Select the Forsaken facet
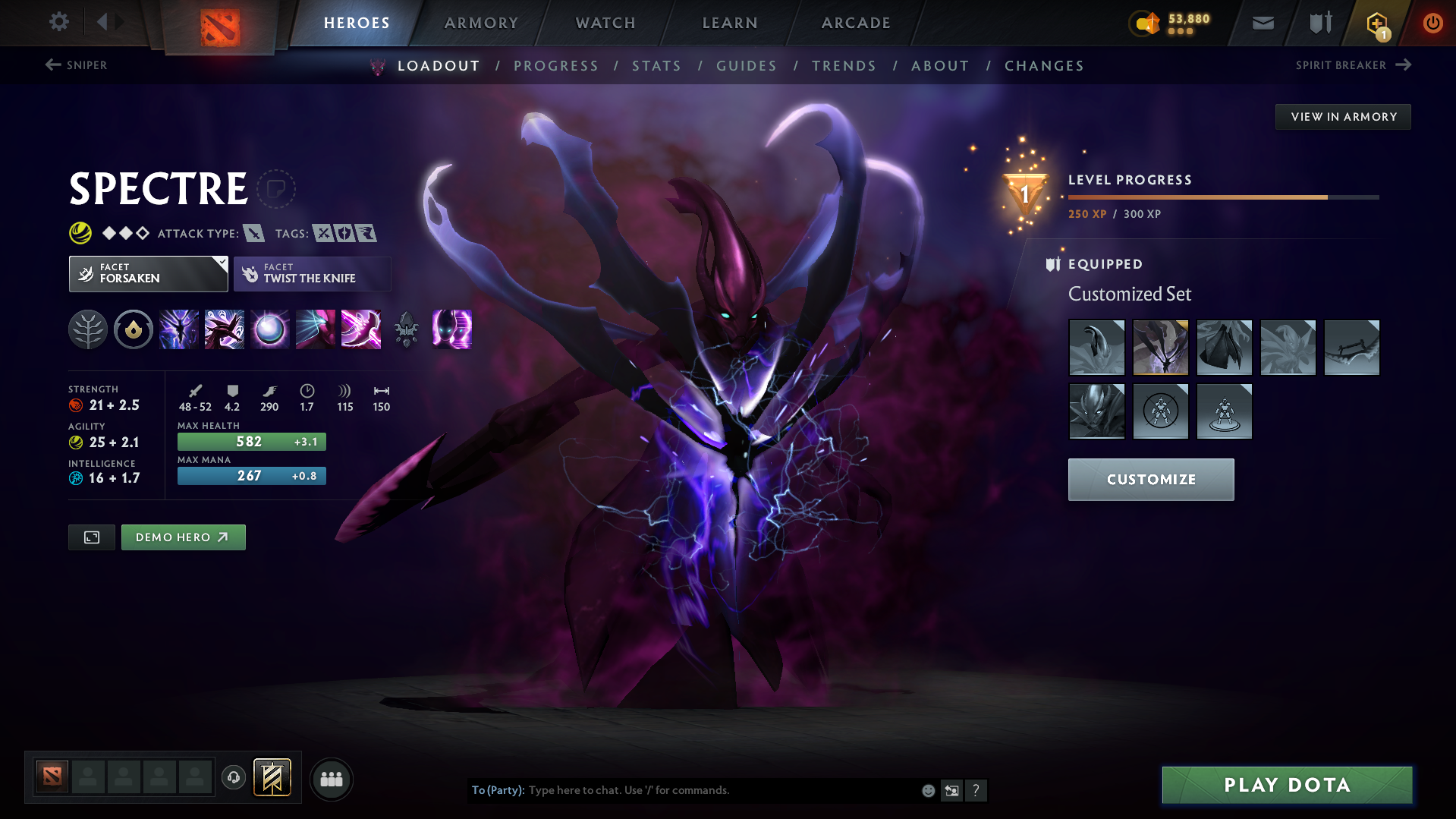This screenshot has width=1456, height=819. 148,273
